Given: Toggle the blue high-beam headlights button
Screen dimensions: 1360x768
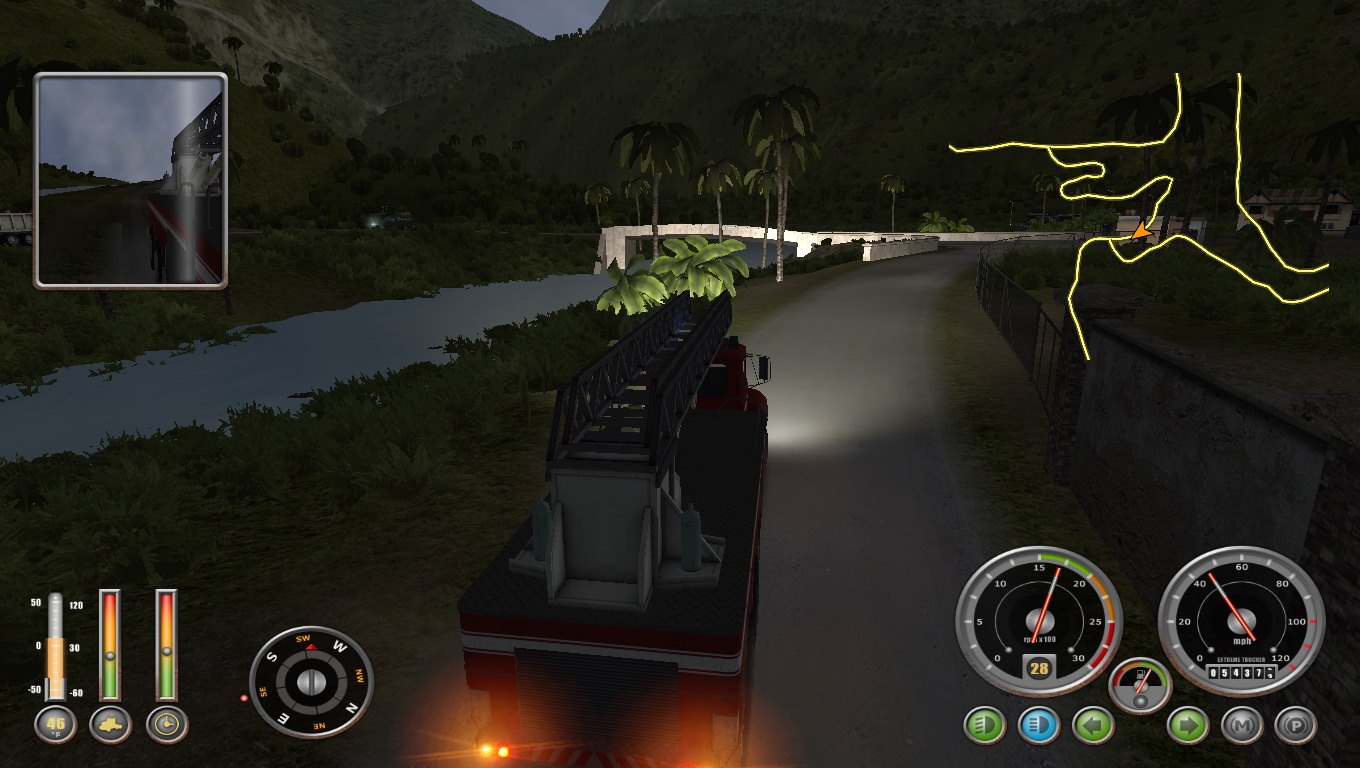Looking at the screenshot, I should [x=1039, y=725].
